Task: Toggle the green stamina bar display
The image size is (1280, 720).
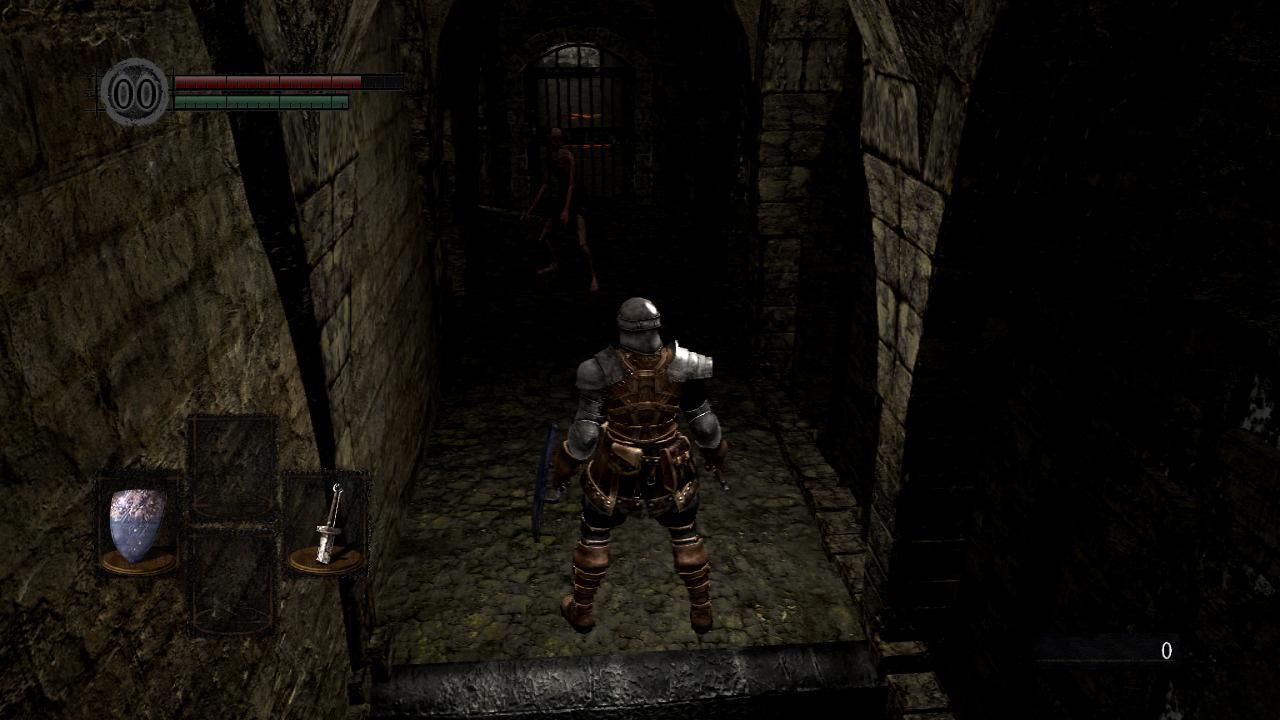Action: 262,101
